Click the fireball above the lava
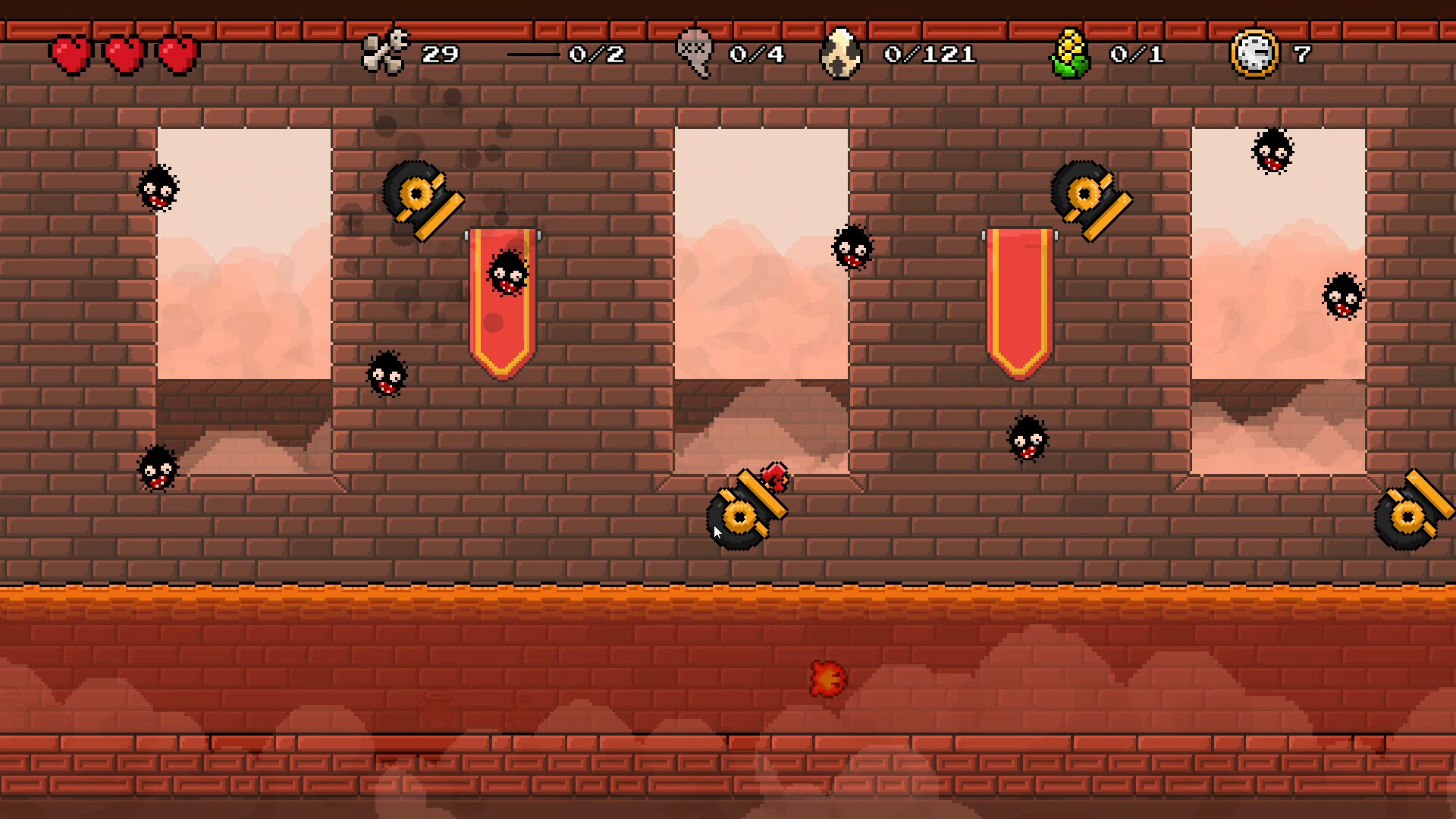The height and width of the screenshot is (819, 1456). pyautogui.click(x=829, y=679)
